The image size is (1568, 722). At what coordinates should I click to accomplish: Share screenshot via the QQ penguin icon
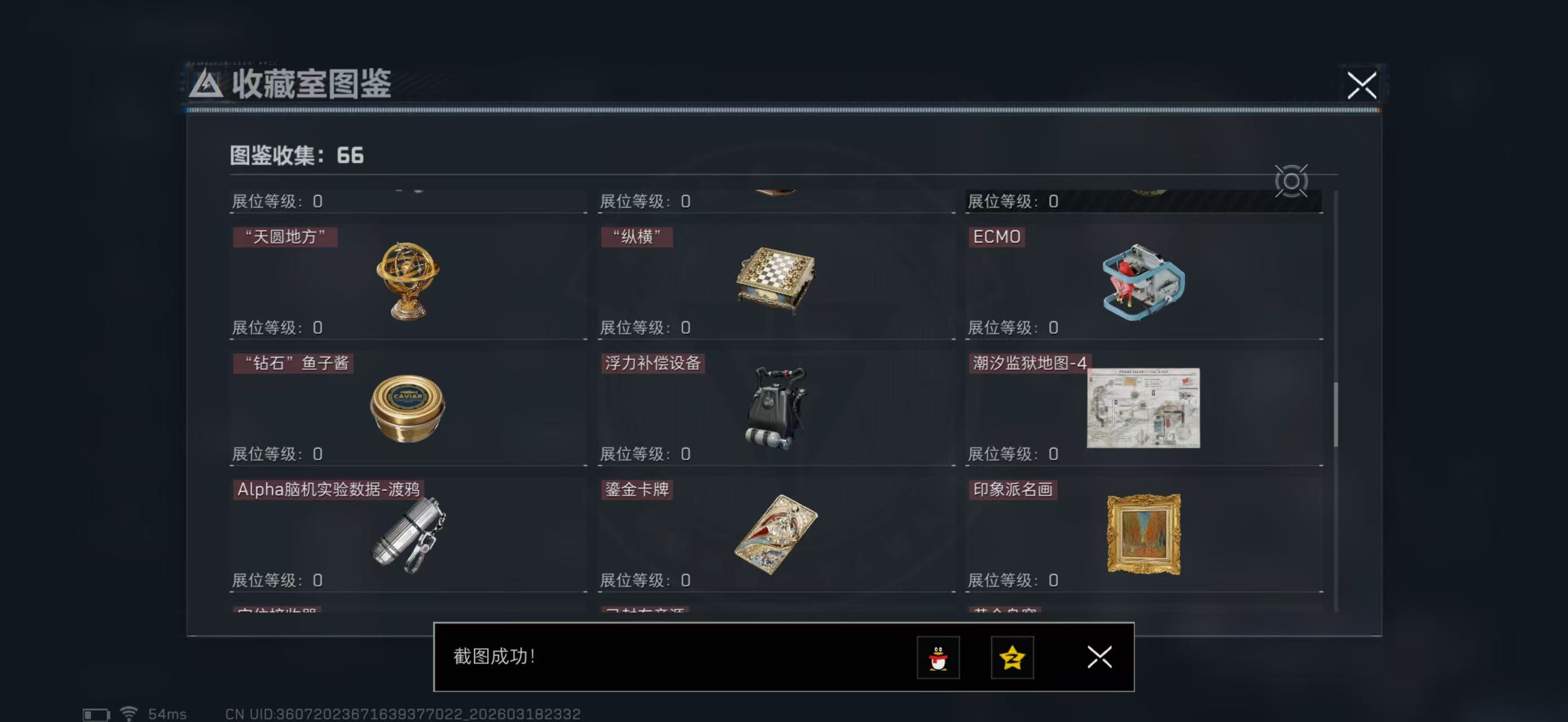pyautogui.click(x=940, y=658)
